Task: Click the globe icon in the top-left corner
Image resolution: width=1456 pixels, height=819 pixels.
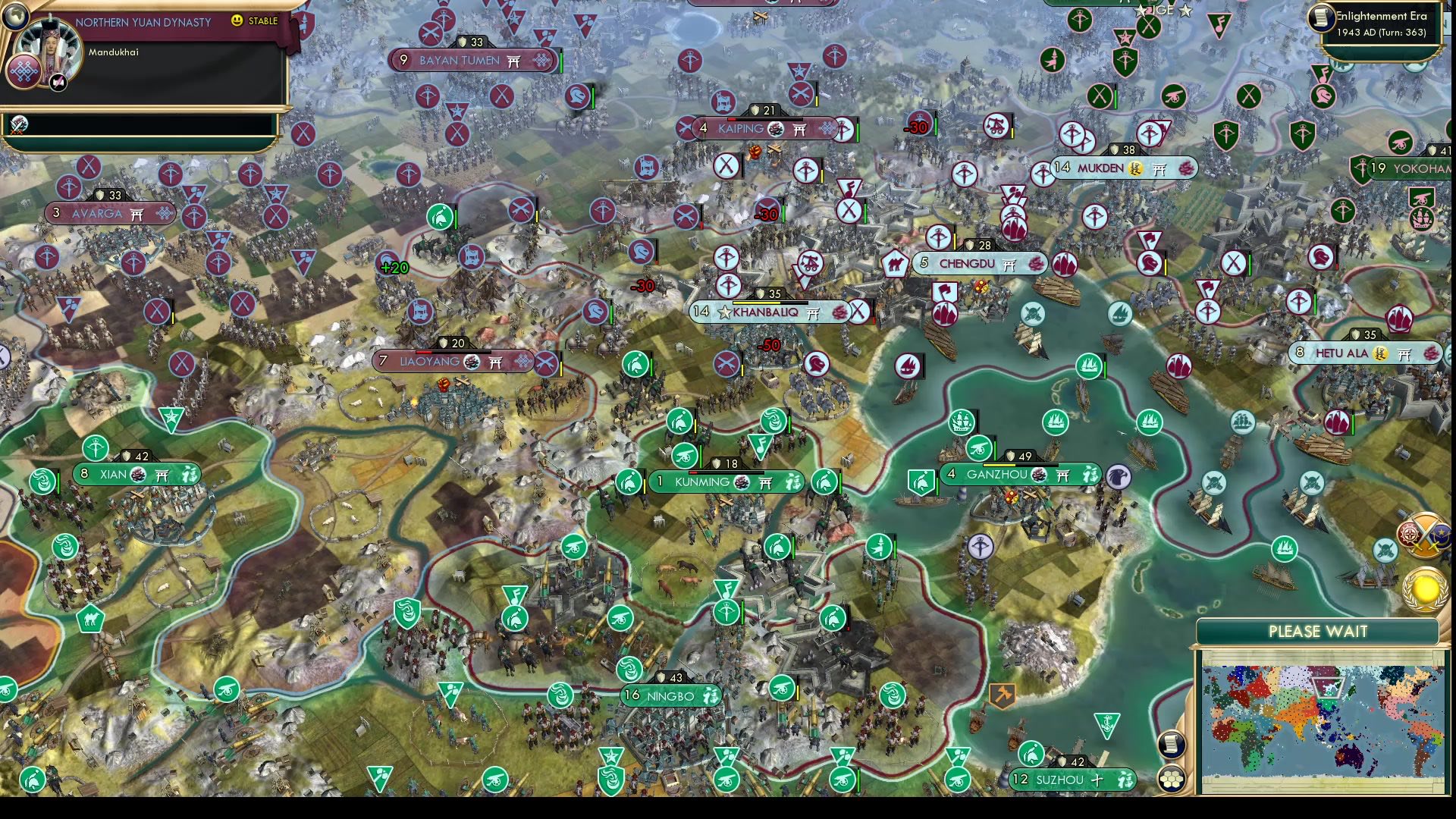Action: click(16, 18)
